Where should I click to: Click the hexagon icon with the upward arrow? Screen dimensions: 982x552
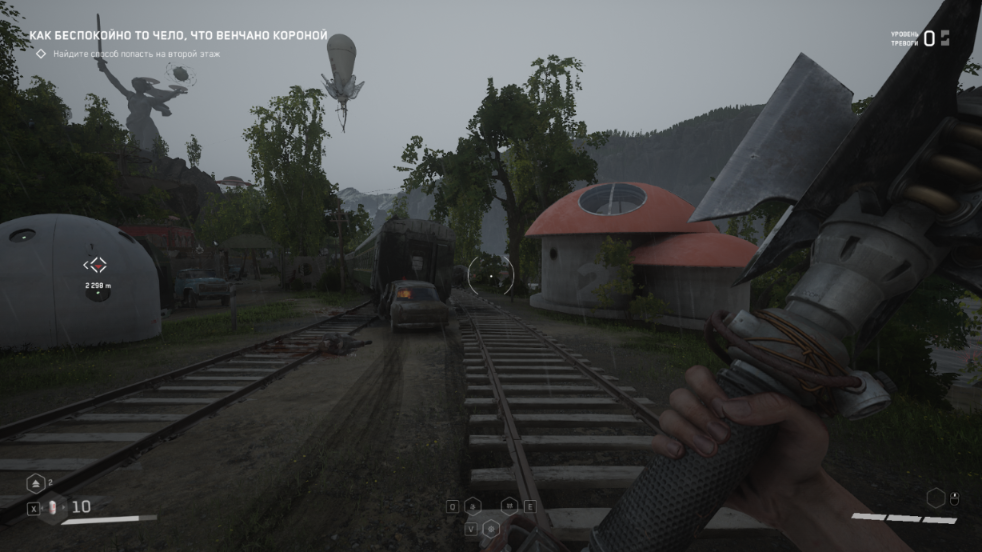point(34,483)
